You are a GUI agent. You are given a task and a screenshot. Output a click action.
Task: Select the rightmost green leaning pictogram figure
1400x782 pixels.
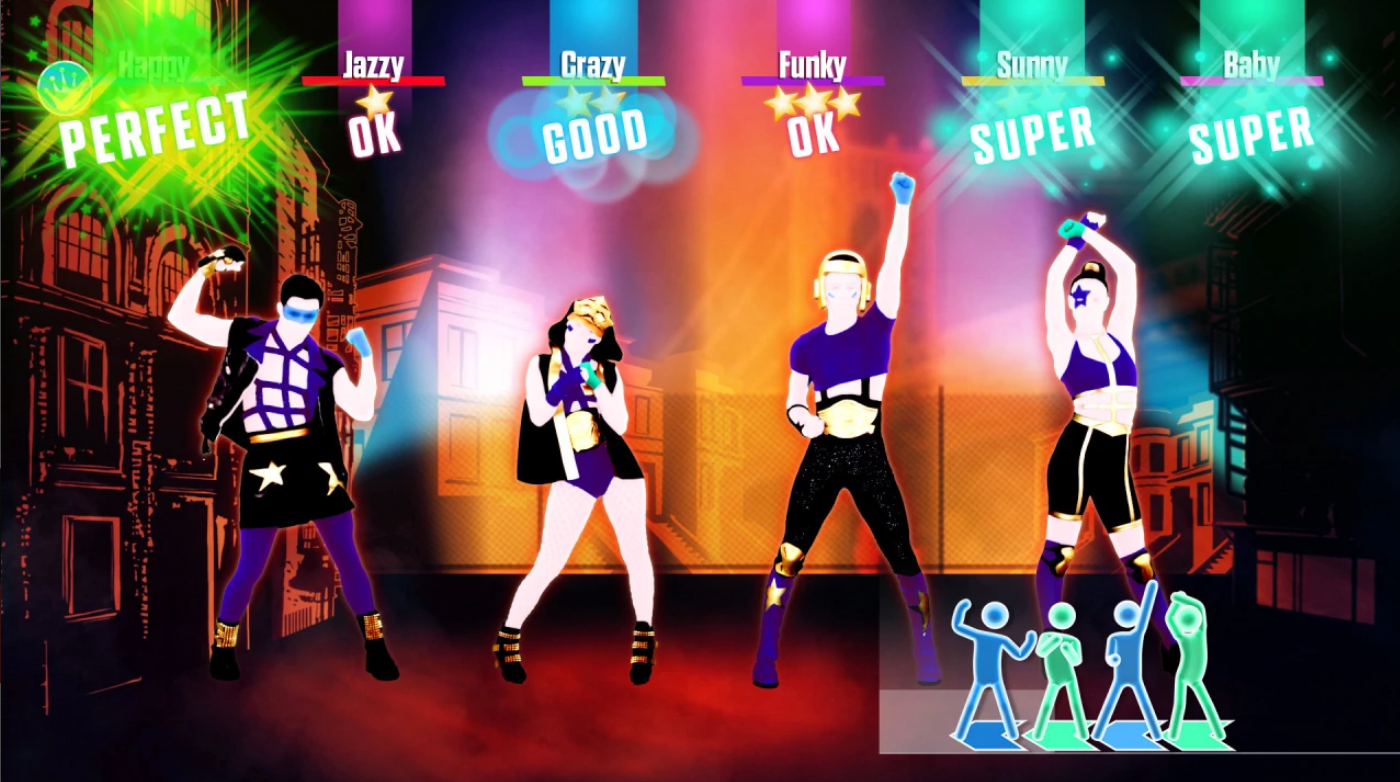tap(1190, 655)
